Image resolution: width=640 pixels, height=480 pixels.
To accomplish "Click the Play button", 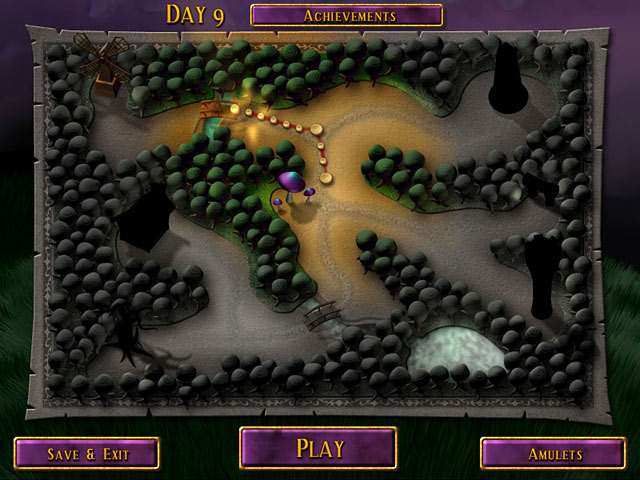I will point(318,448).
